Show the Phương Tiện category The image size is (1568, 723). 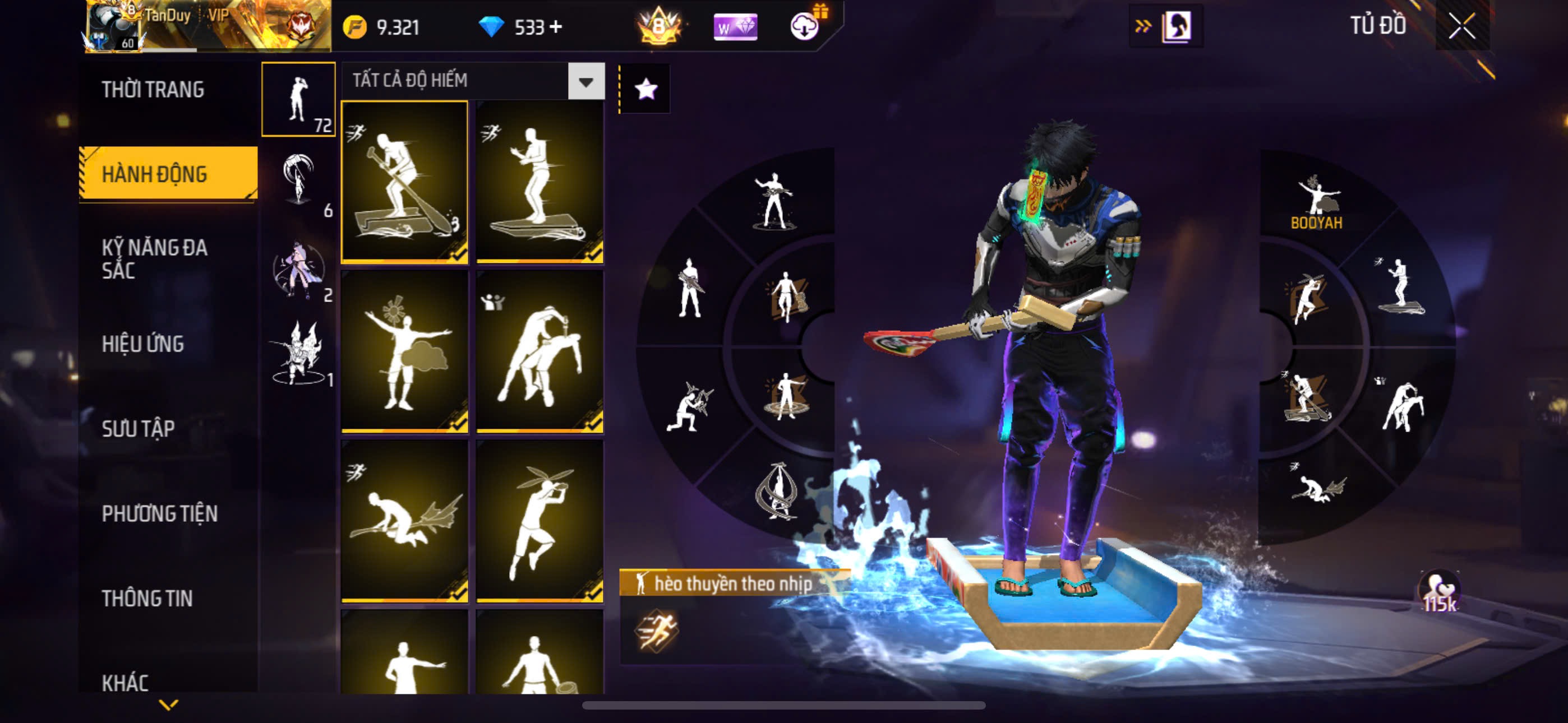click(x=159, y=513)
